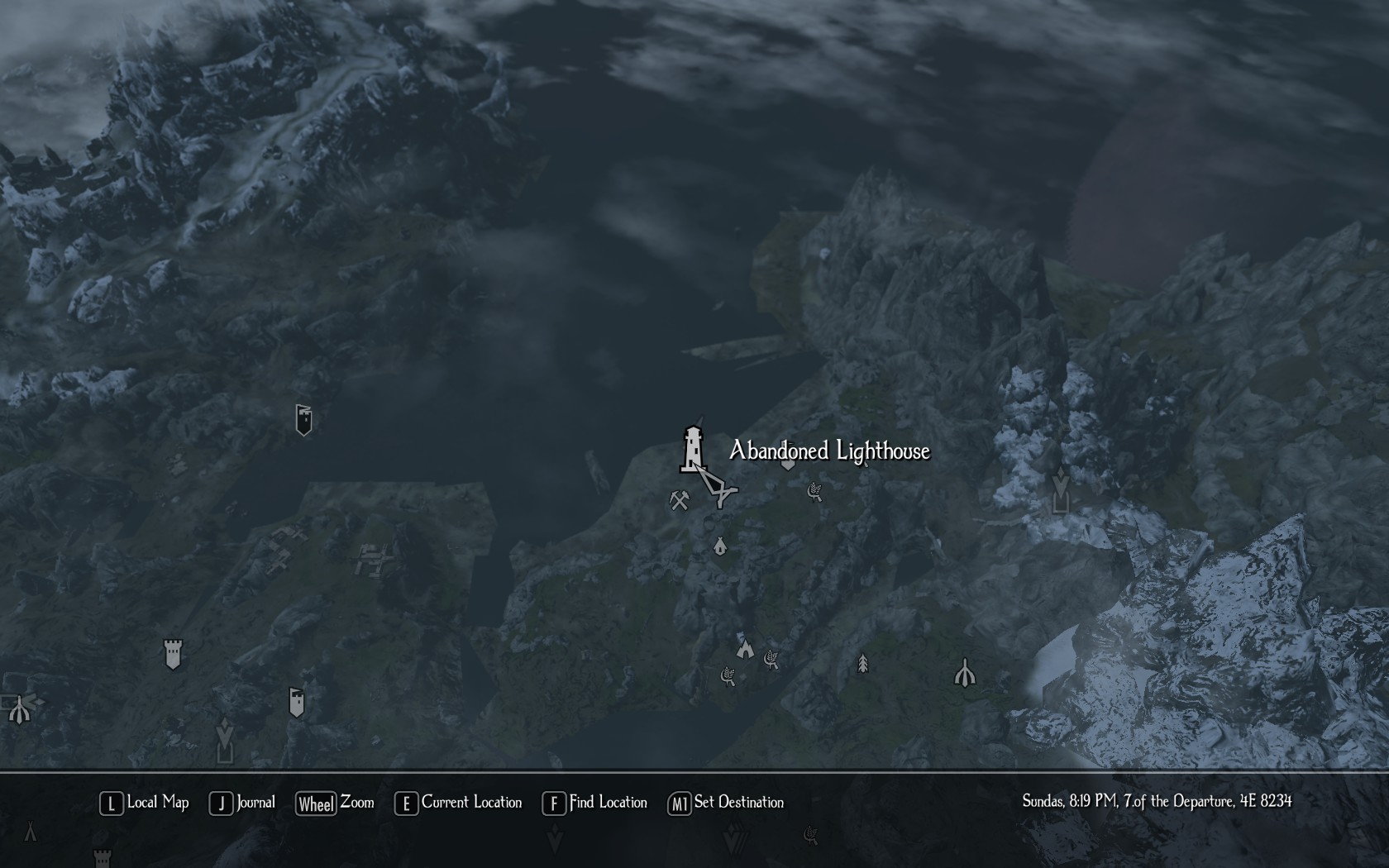The height and width of the screenshot is (868, 1389).
Task: Click the crossed pickaxes mine marker
Action: point(680,500)
